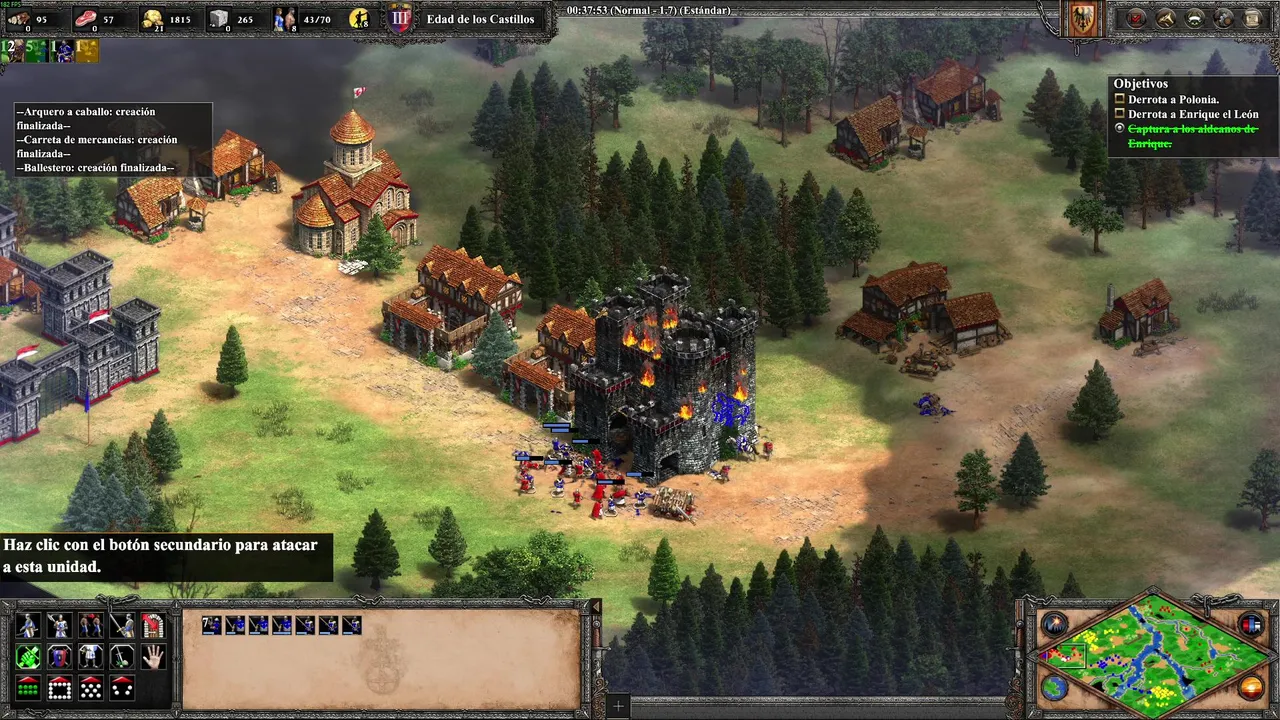Choose the box formation icon
The image size is (1280, 720).
59,688
